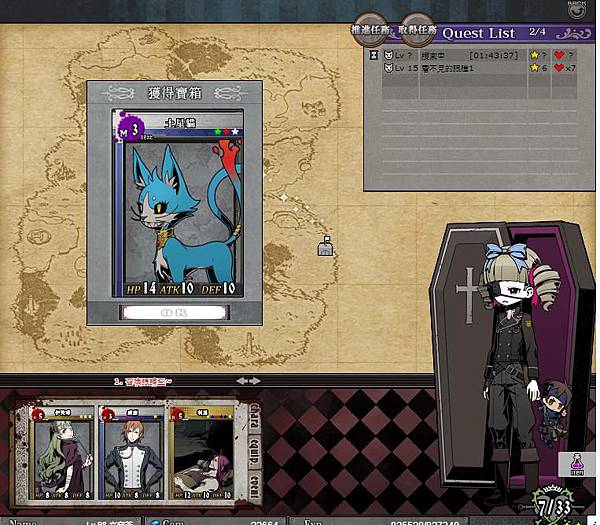Cycle party with the double-arrow selector

coord(248,381)
